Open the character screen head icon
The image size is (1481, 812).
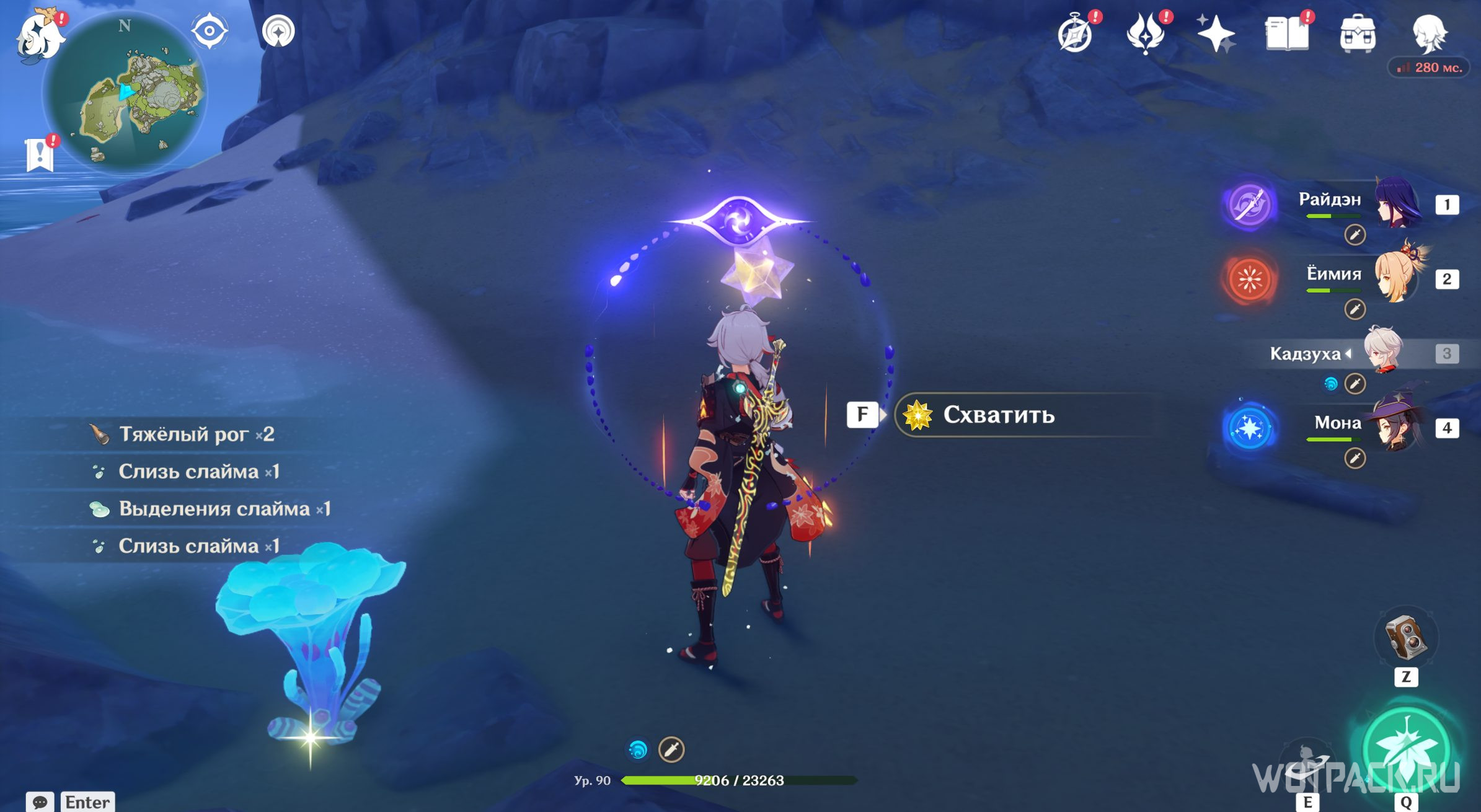1429,33
